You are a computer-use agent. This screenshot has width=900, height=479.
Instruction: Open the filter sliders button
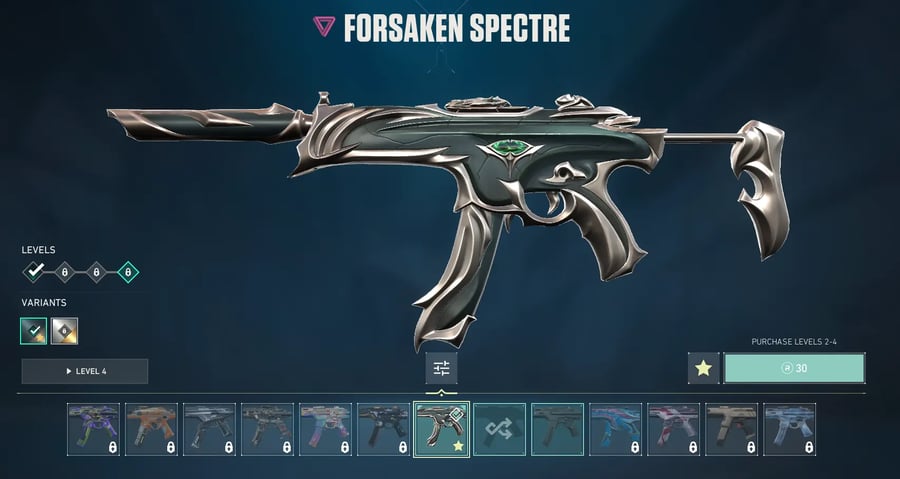click(441, 368)
